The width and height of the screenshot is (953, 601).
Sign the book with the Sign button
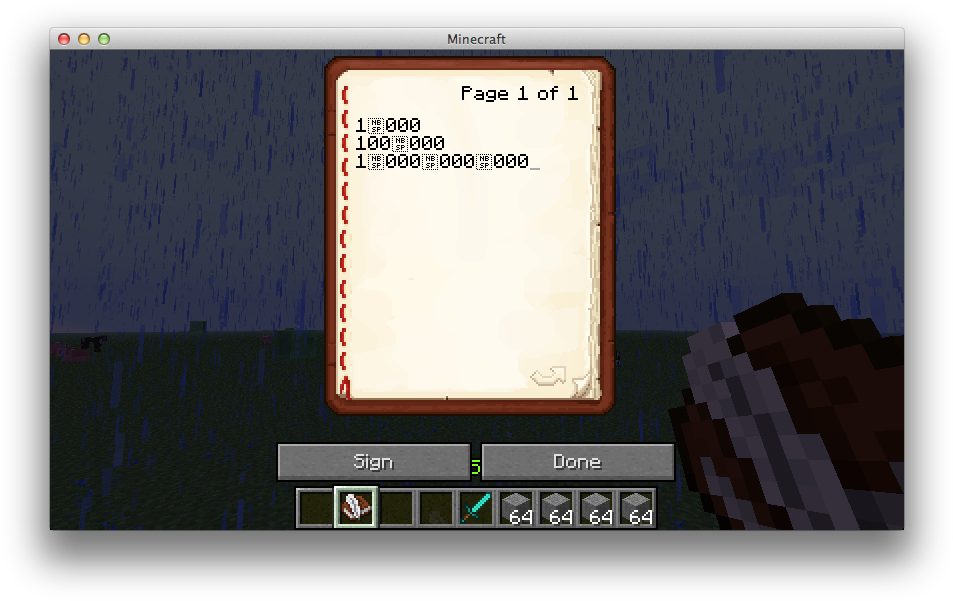(373, 462)
